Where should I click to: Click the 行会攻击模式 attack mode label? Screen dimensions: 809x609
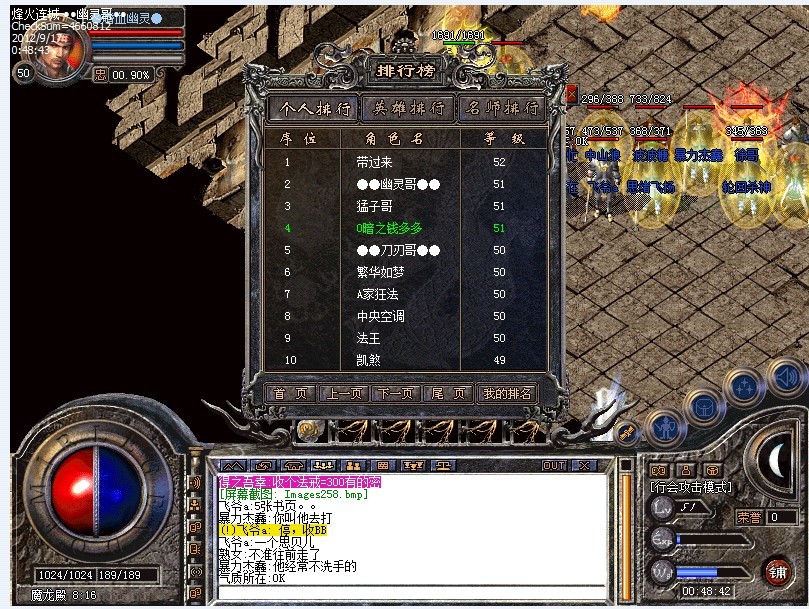tap(688, 489)
